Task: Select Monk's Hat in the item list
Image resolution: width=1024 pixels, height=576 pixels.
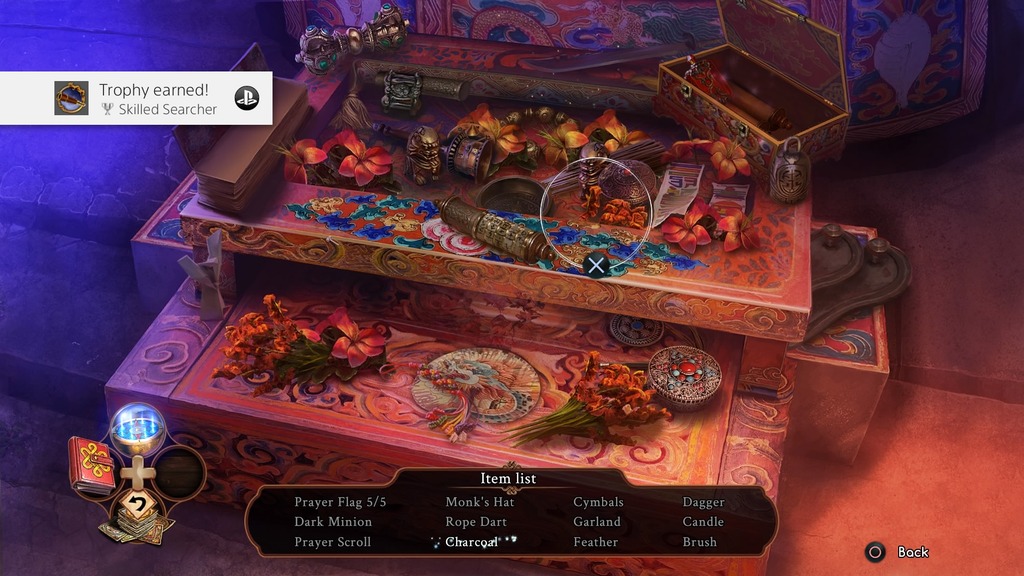Action: (x=480, y=502)
